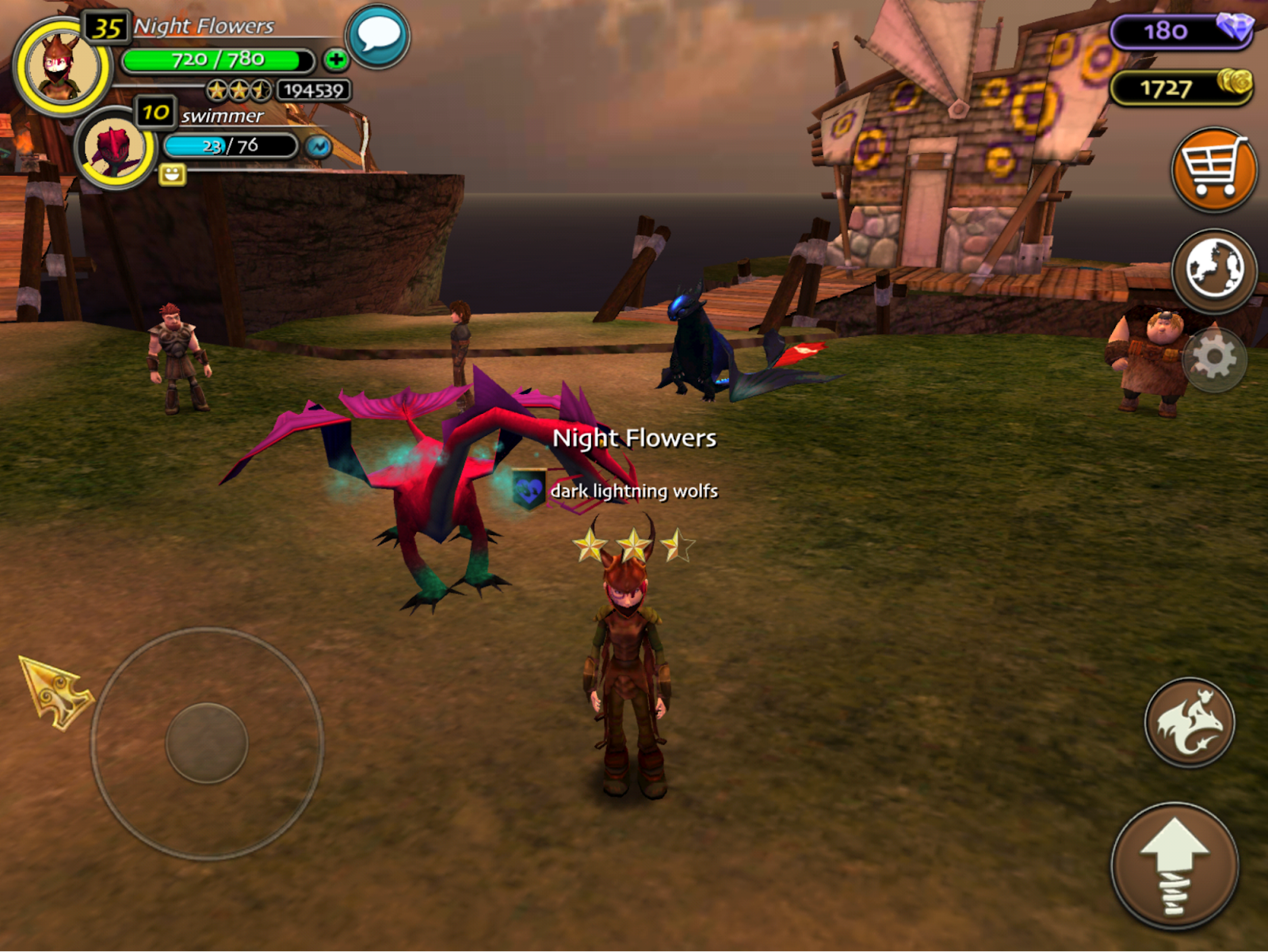Image resolution: width=1268 pixels, height=952 pixels.
Task: Tap the virtual joystick thumb pad
Action: 207,743
